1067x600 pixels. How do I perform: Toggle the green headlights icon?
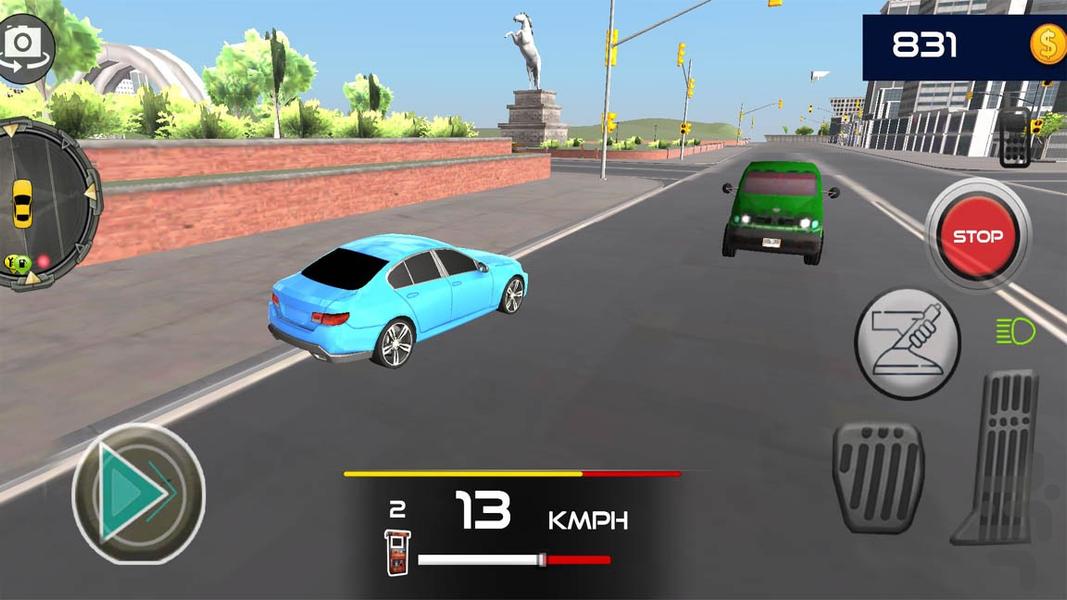point(1015,331)
